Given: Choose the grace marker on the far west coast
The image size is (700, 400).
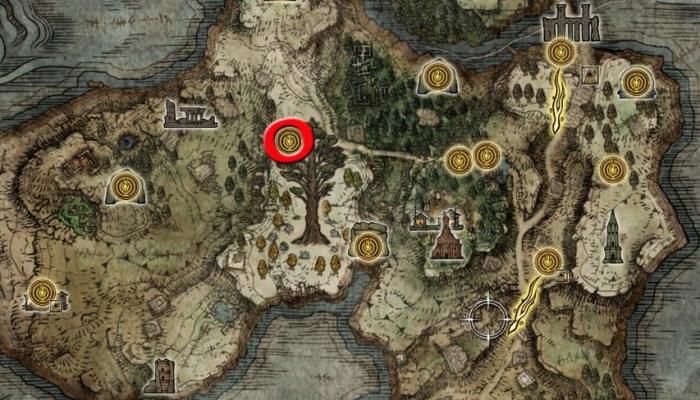Looking at the screenshot, I should click(42, 292).
